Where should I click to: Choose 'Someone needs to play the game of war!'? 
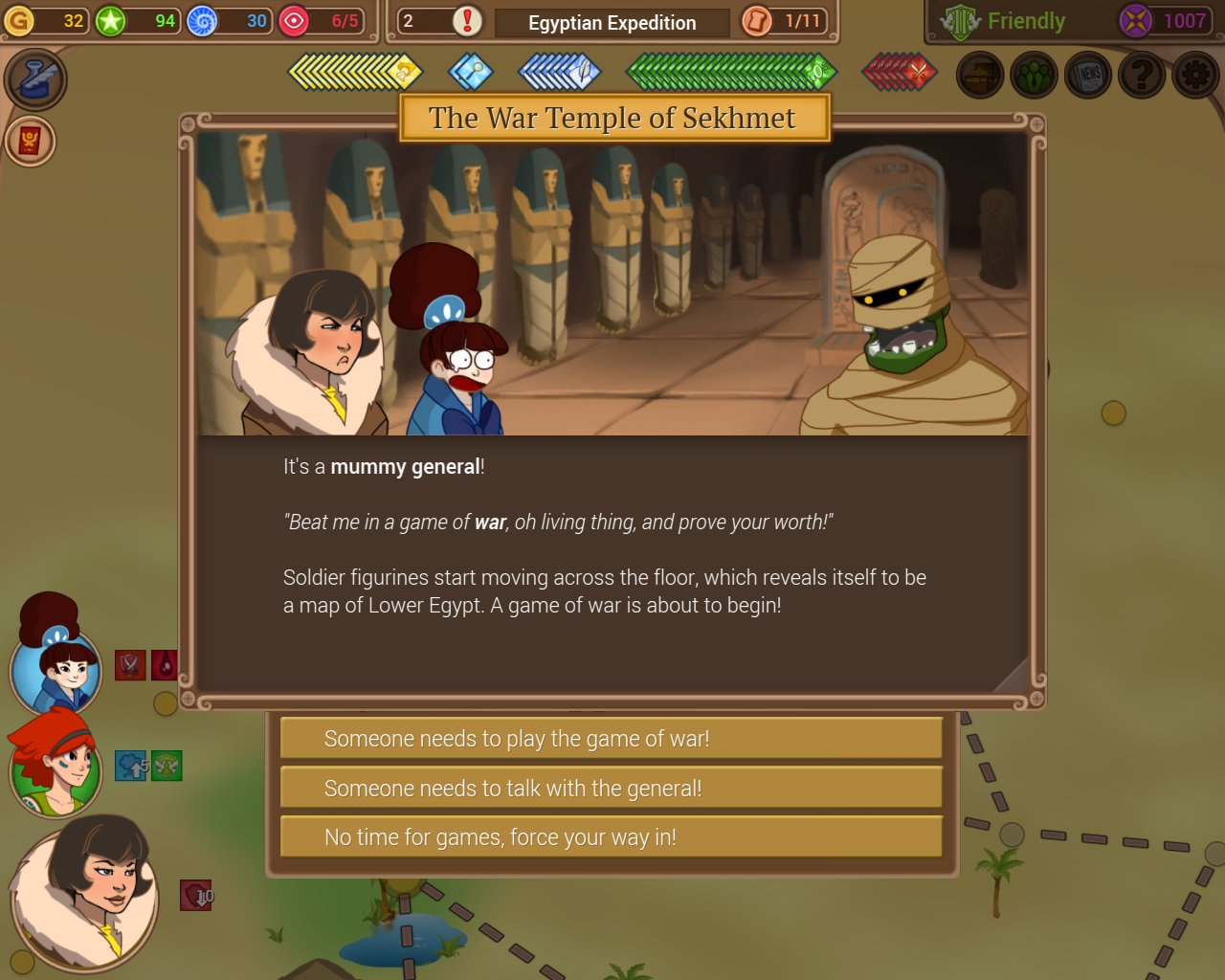[x=612, y=738]
